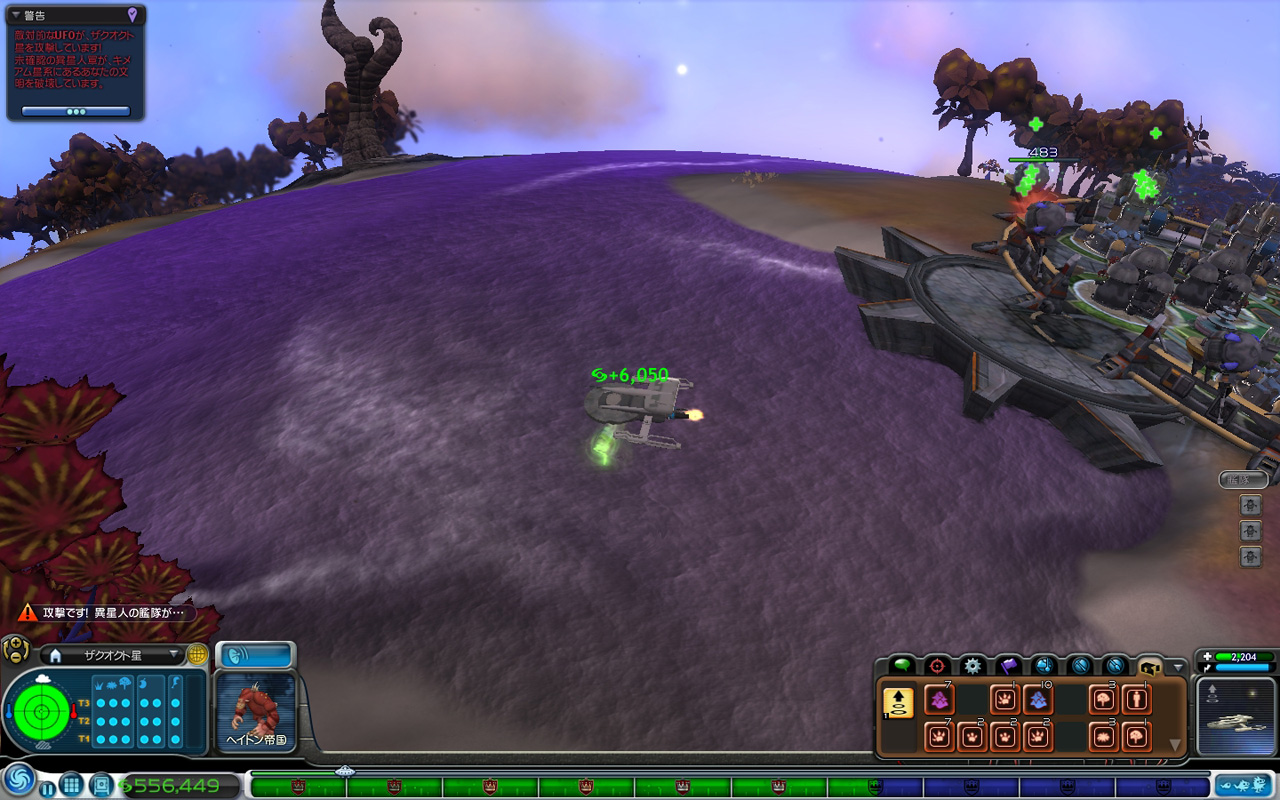The width and height of the screenshot is (1280, 800).
Task: Click the purple pin on the warning panel
Action: click(x=133, y=15)
